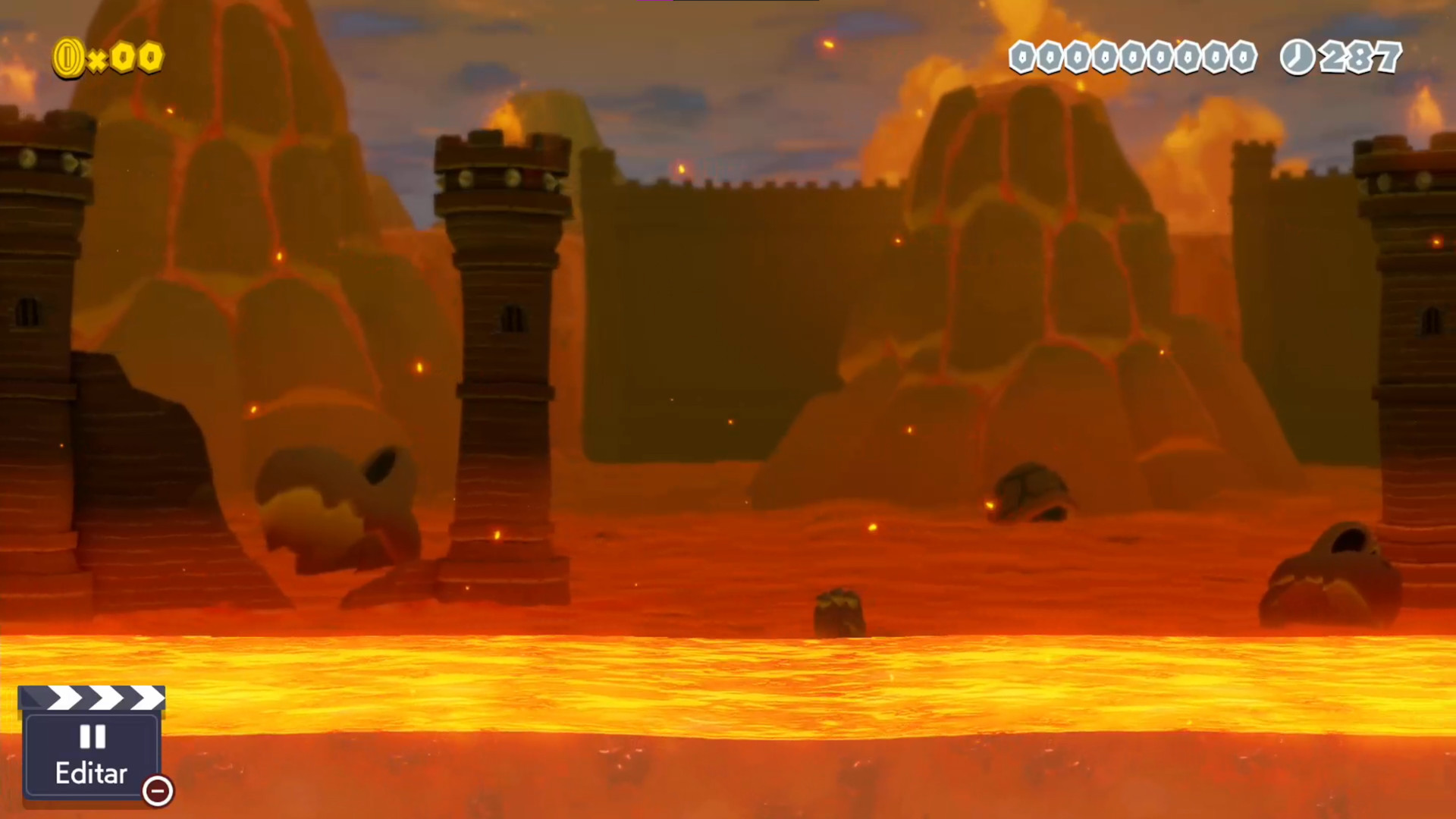This screenshot has width=1456, height=819.
Task: Click the last digit of the score counter
Action: pos(1244,56)
